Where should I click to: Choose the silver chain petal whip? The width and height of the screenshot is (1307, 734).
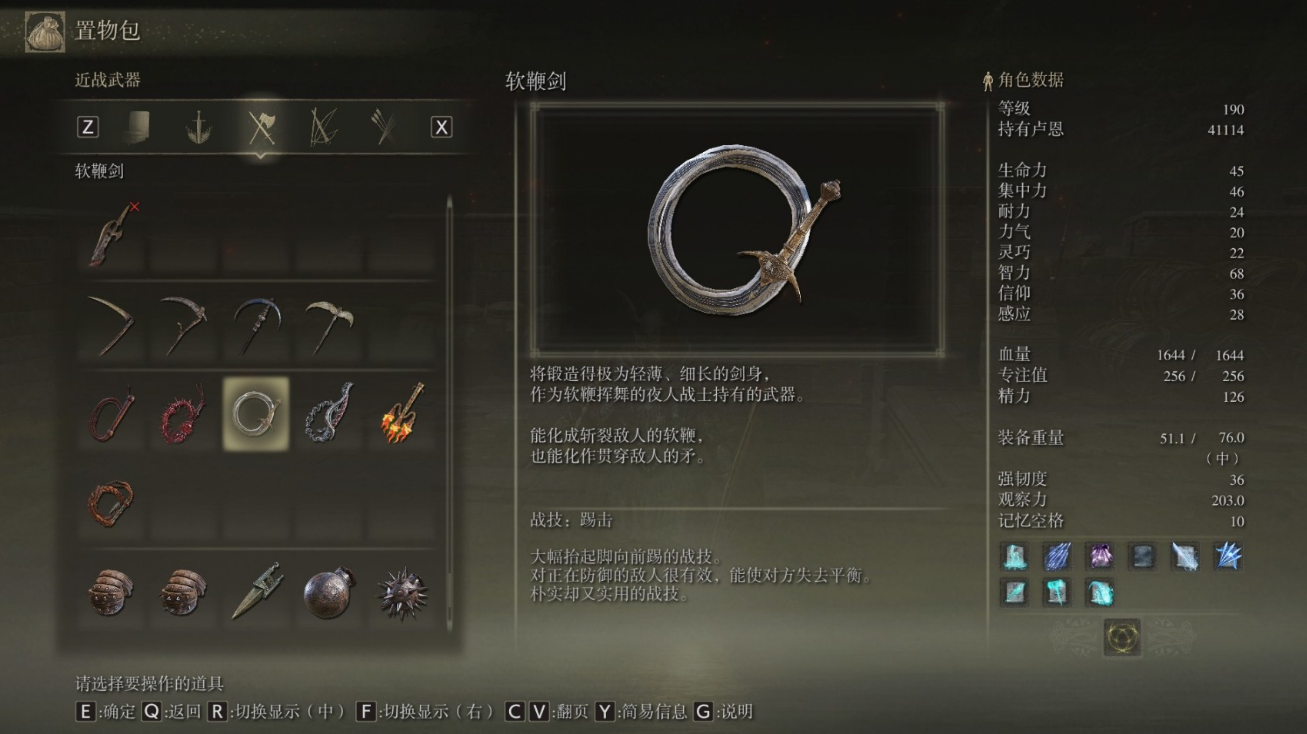click(328, 413)
